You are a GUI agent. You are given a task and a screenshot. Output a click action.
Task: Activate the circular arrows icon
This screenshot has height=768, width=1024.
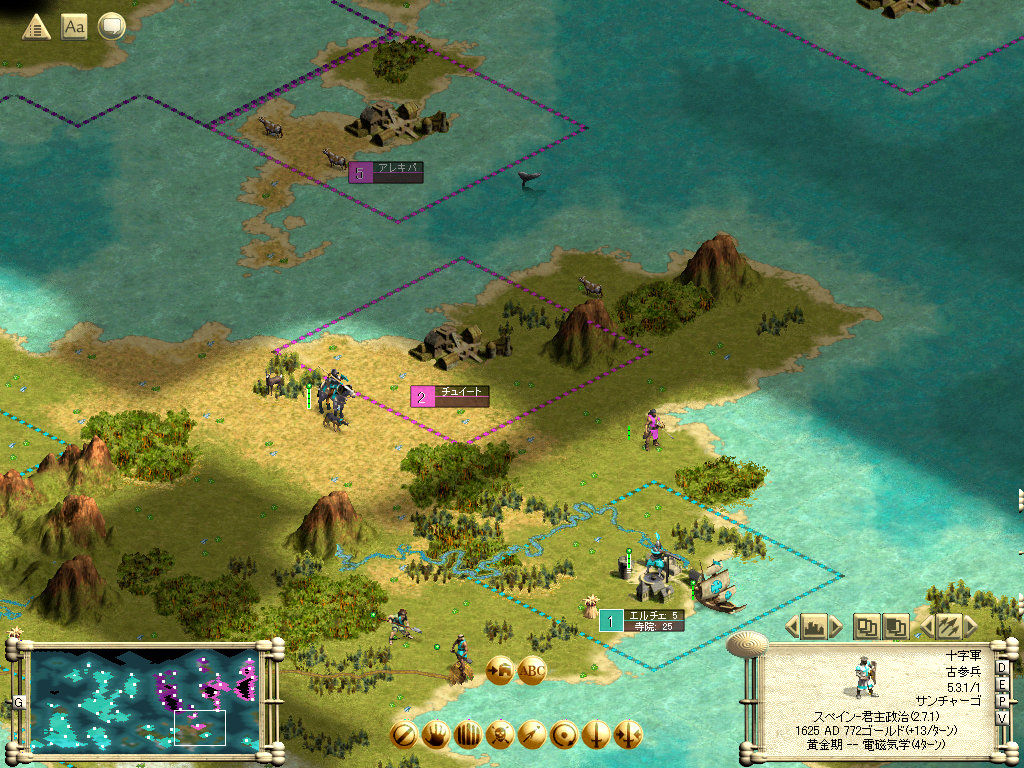pyautogui.click(x=564, y=735)
